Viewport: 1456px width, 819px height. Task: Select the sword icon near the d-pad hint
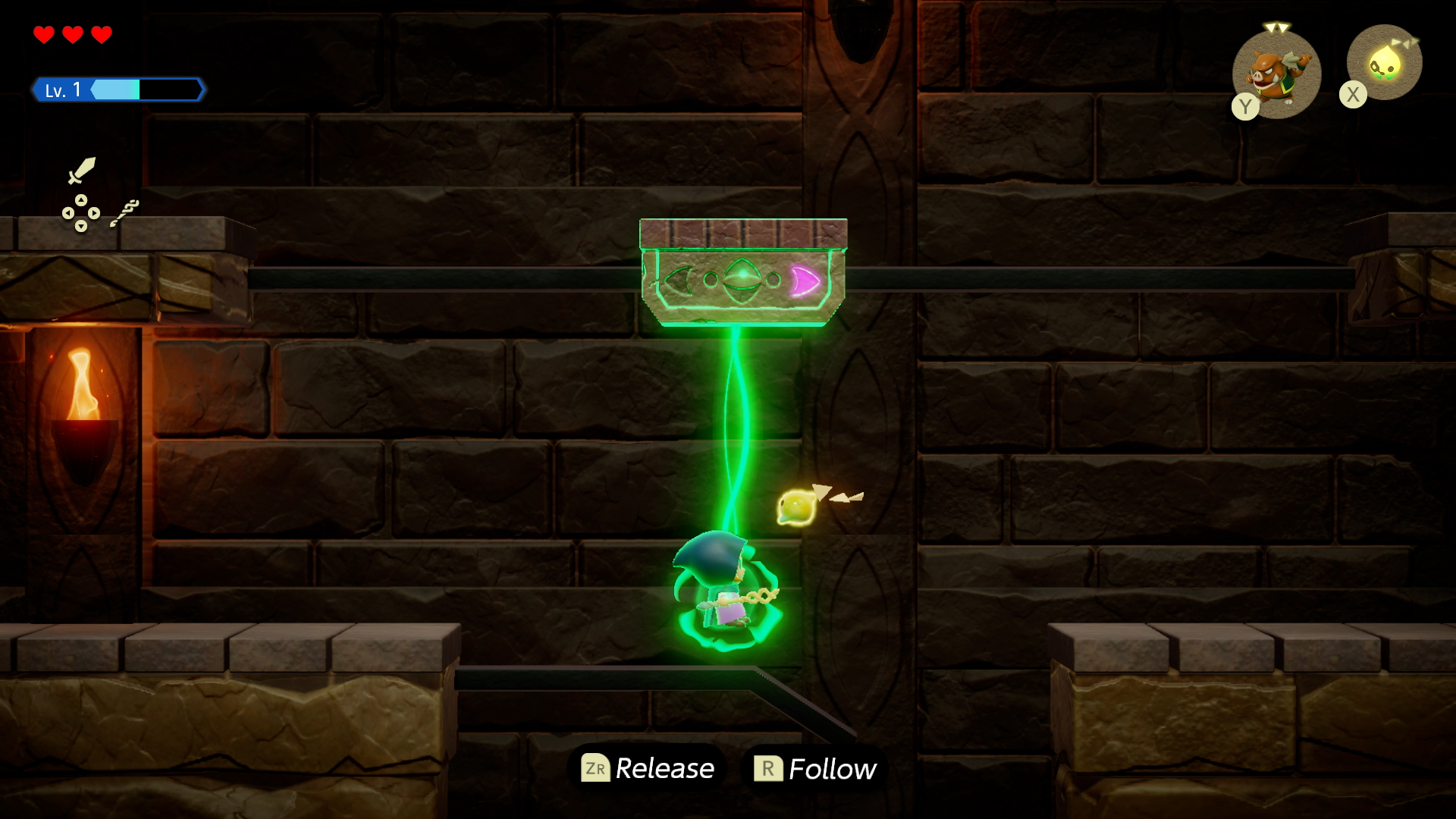(81, 171)
